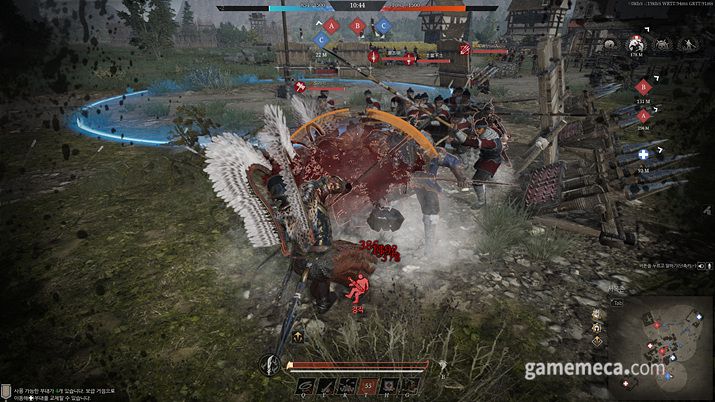
Task: Click the round sword weapon emblem
Action: (x=270, y=366)
